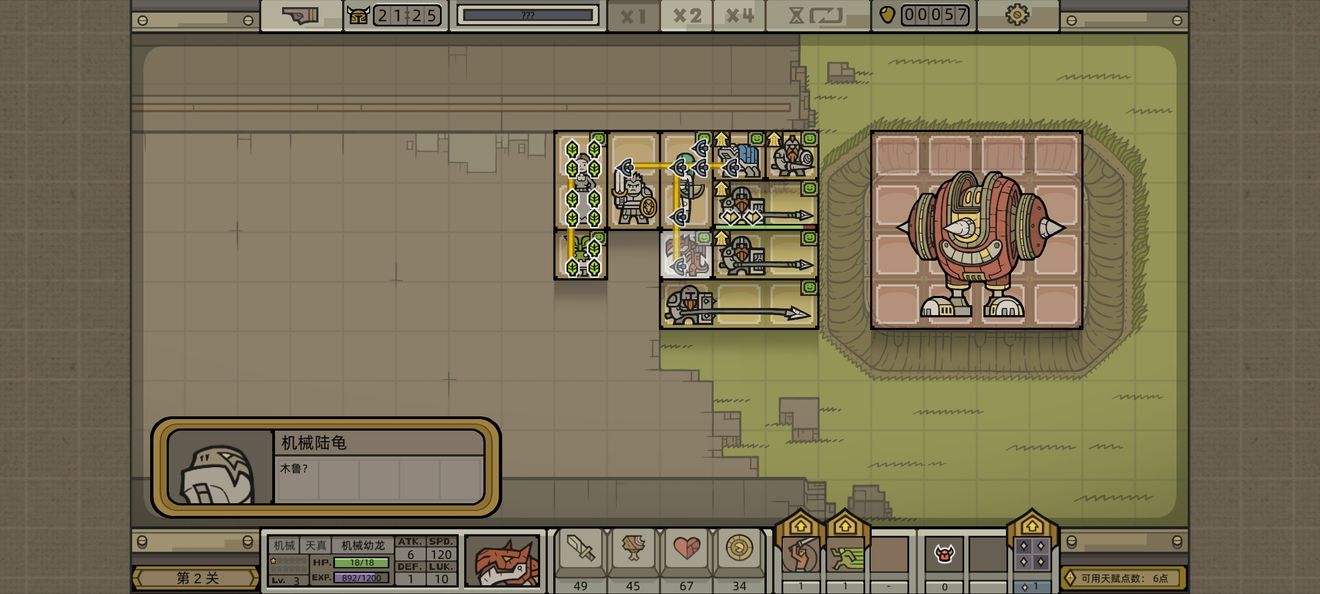The width and height of the screenshot is (1320, 594).
Task: Toggle the hourglass auto-repeat button
Action: (817, 16)
